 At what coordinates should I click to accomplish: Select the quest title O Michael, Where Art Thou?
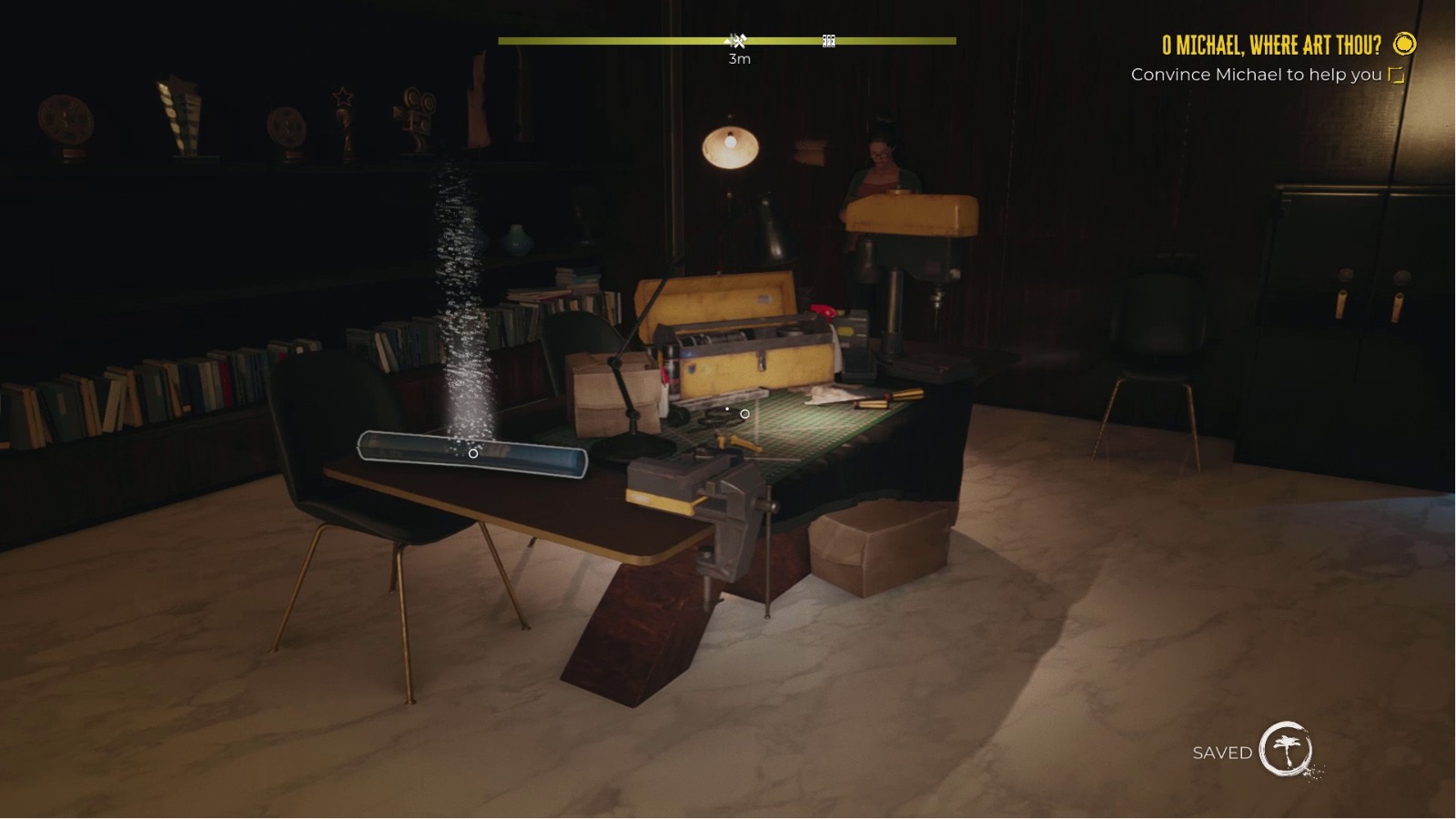tap(1272, 42)
